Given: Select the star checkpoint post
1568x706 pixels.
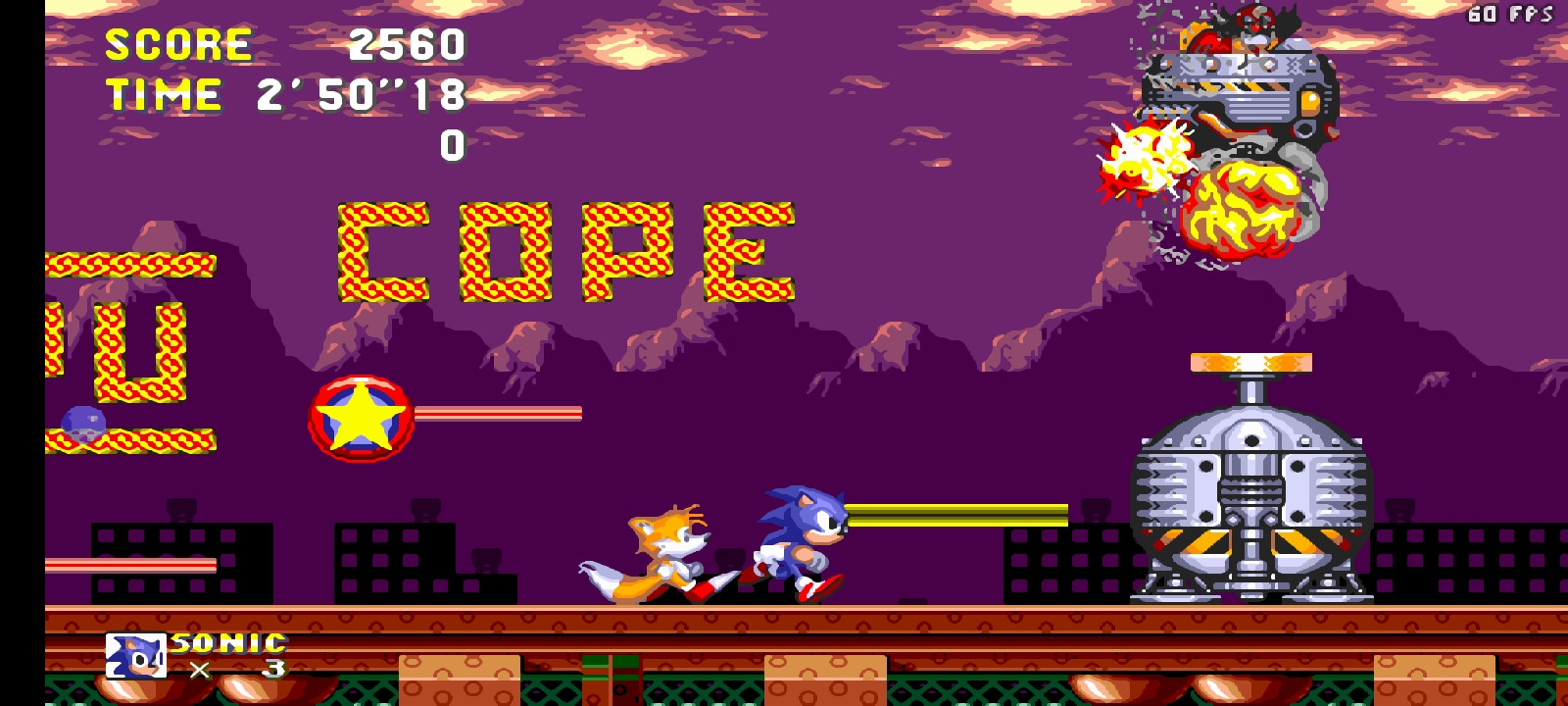Looking at the screenshot, I should click(359, 417).
